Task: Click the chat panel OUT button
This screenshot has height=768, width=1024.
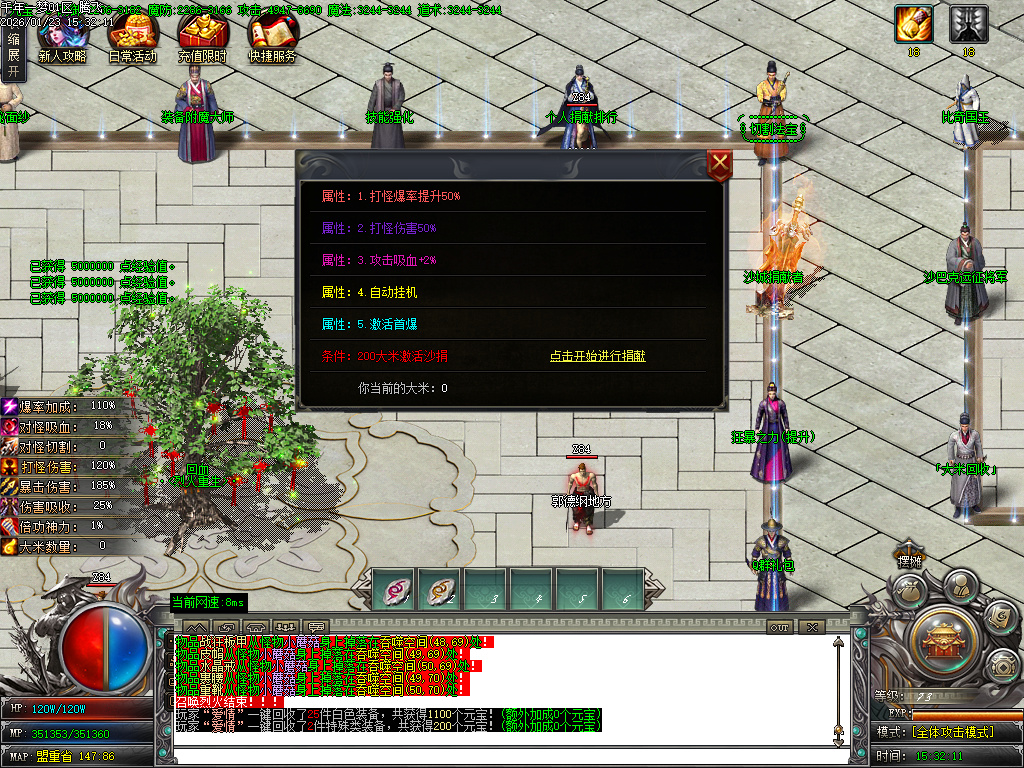Action: 780,627
